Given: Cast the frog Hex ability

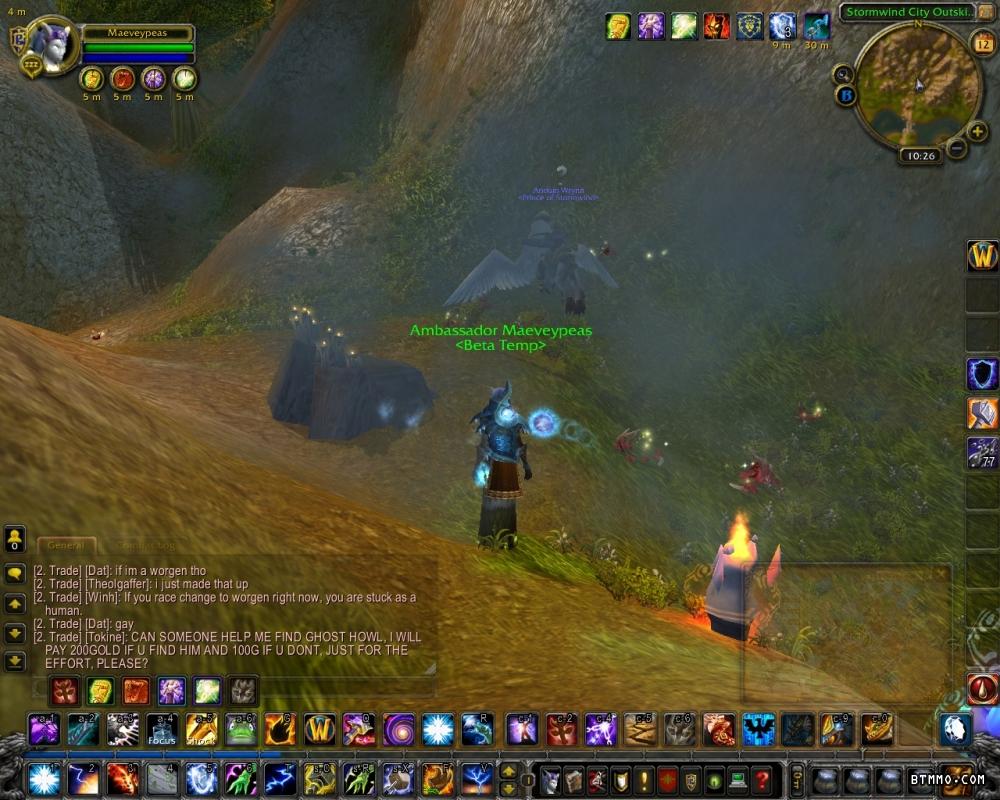Looking at the screenshot, I should point(240,729).
